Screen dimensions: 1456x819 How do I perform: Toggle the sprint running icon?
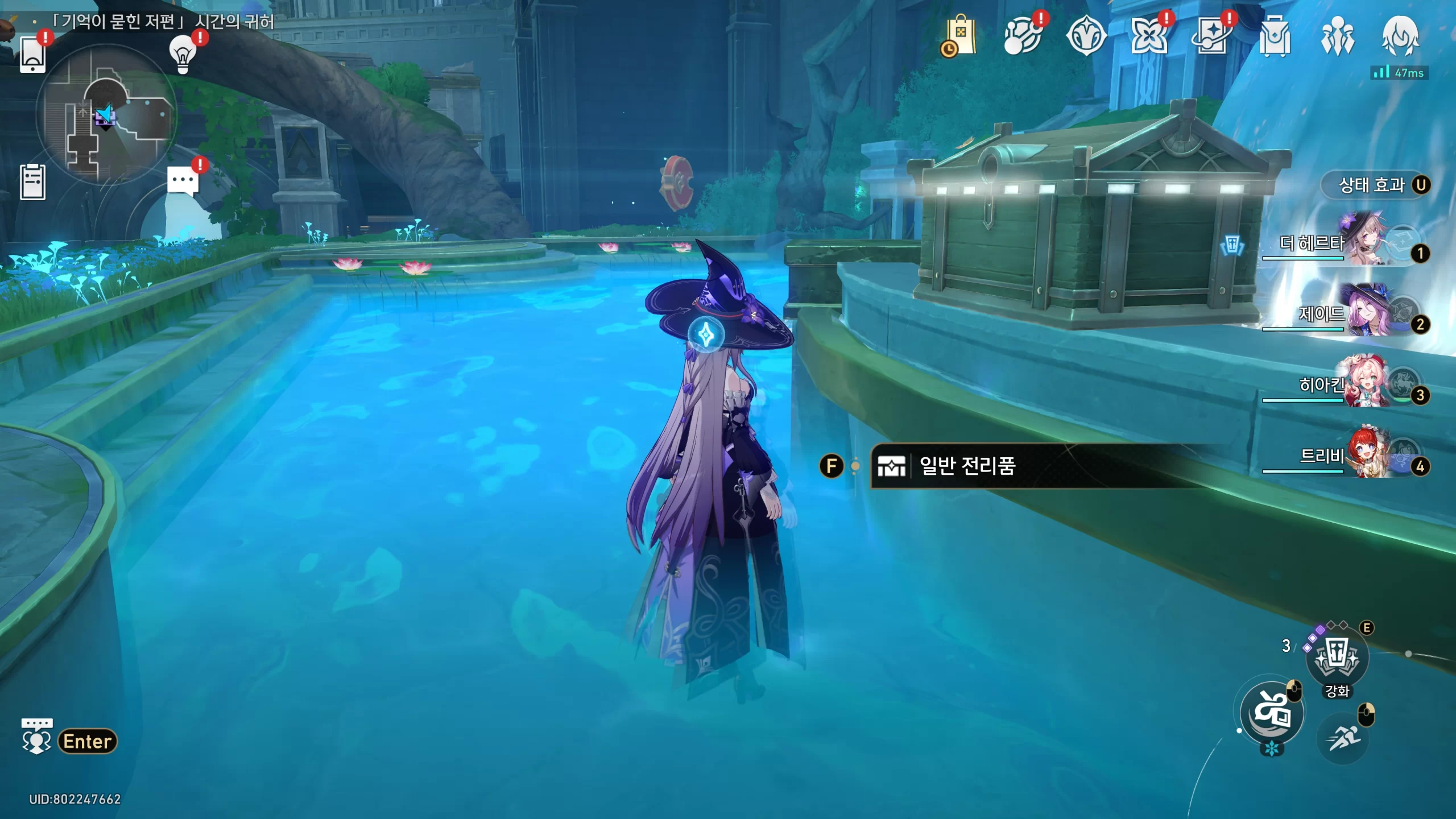click(x=1342, y=738)
